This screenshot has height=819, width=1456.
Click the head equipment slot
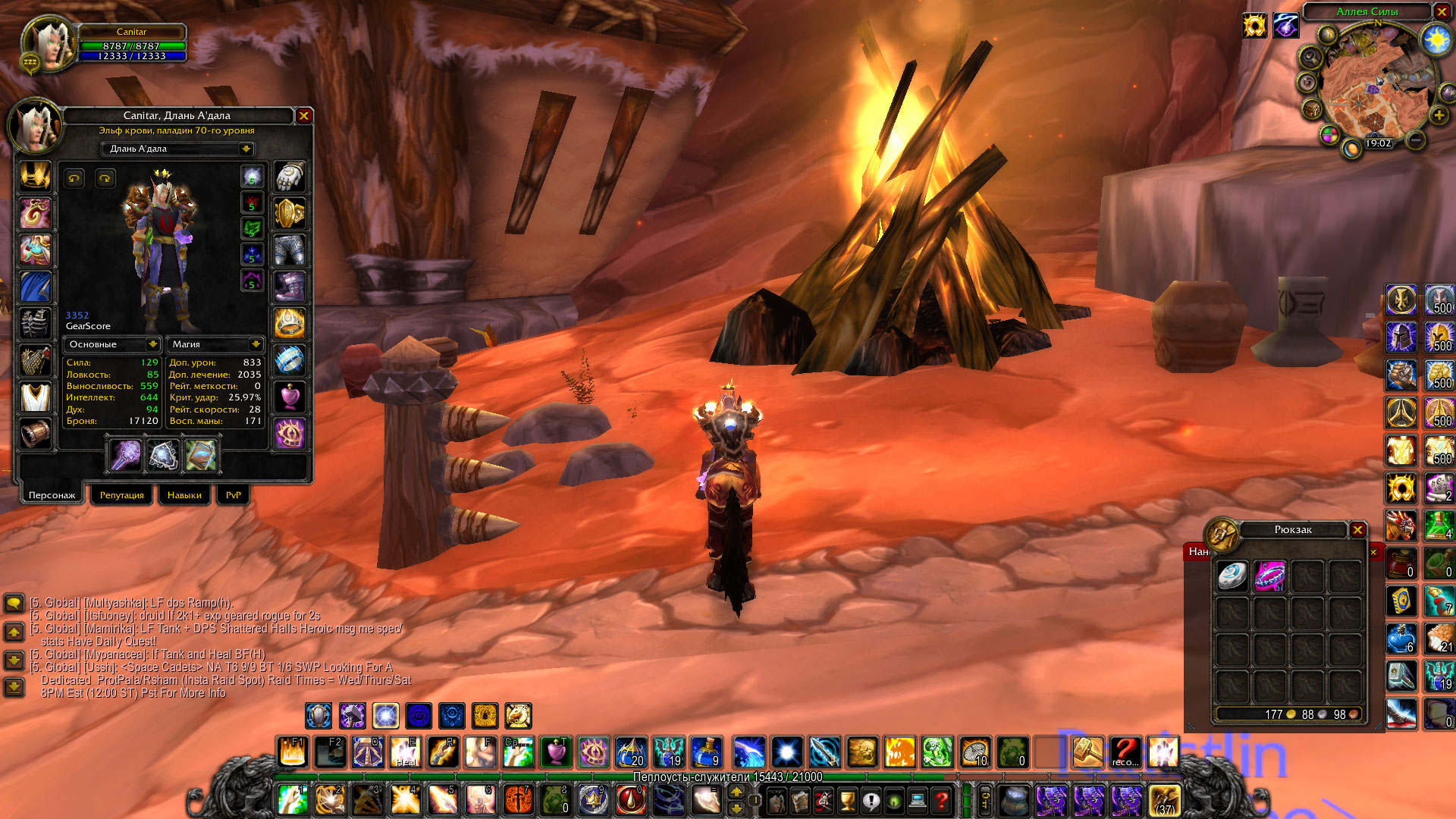pos(35,176)
